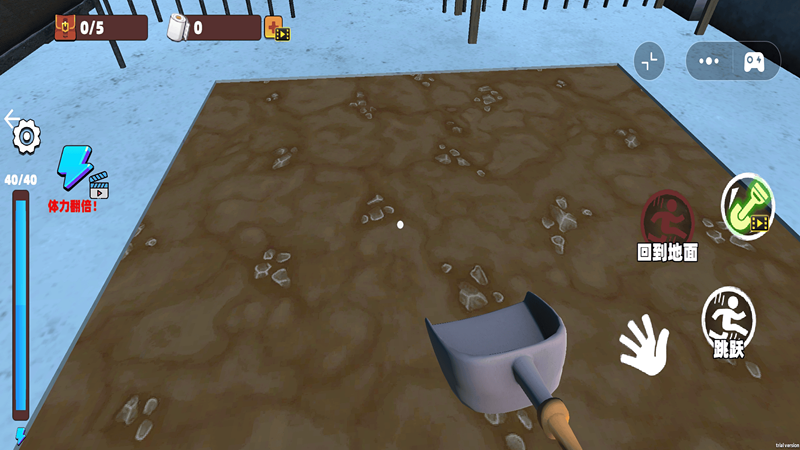This screenshot has width=800, height=450.
Task: Tap the white hand interact icon
Action: click(644, 345)
